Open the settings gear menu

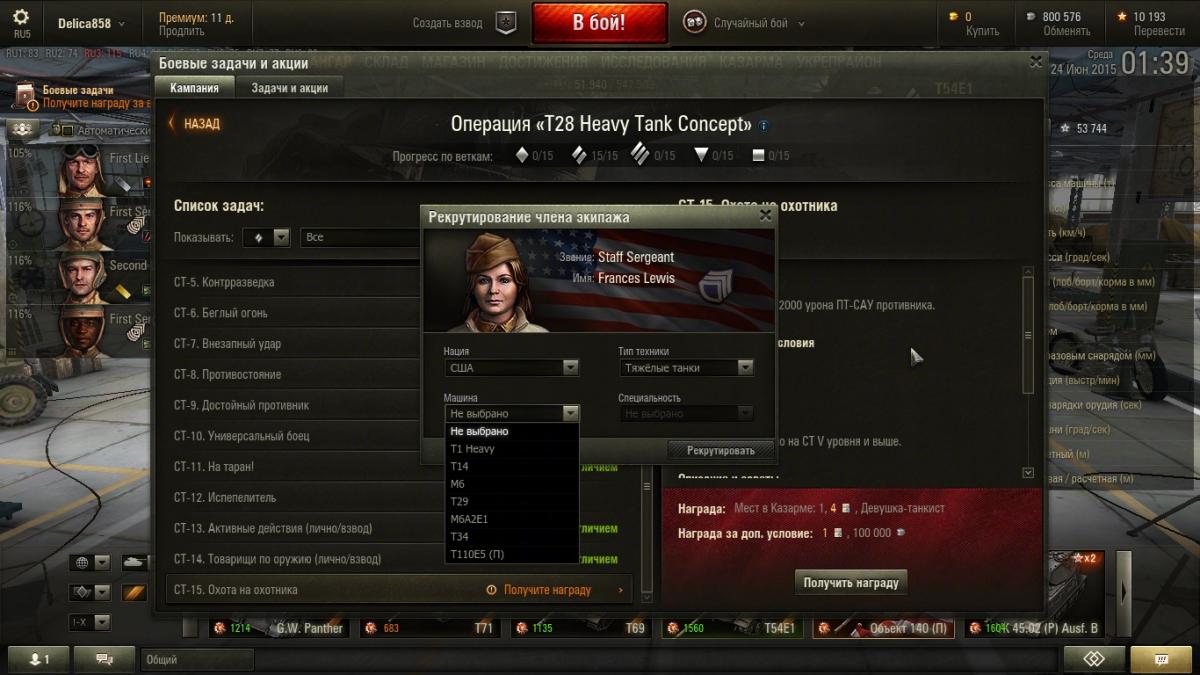pos(21,17)
